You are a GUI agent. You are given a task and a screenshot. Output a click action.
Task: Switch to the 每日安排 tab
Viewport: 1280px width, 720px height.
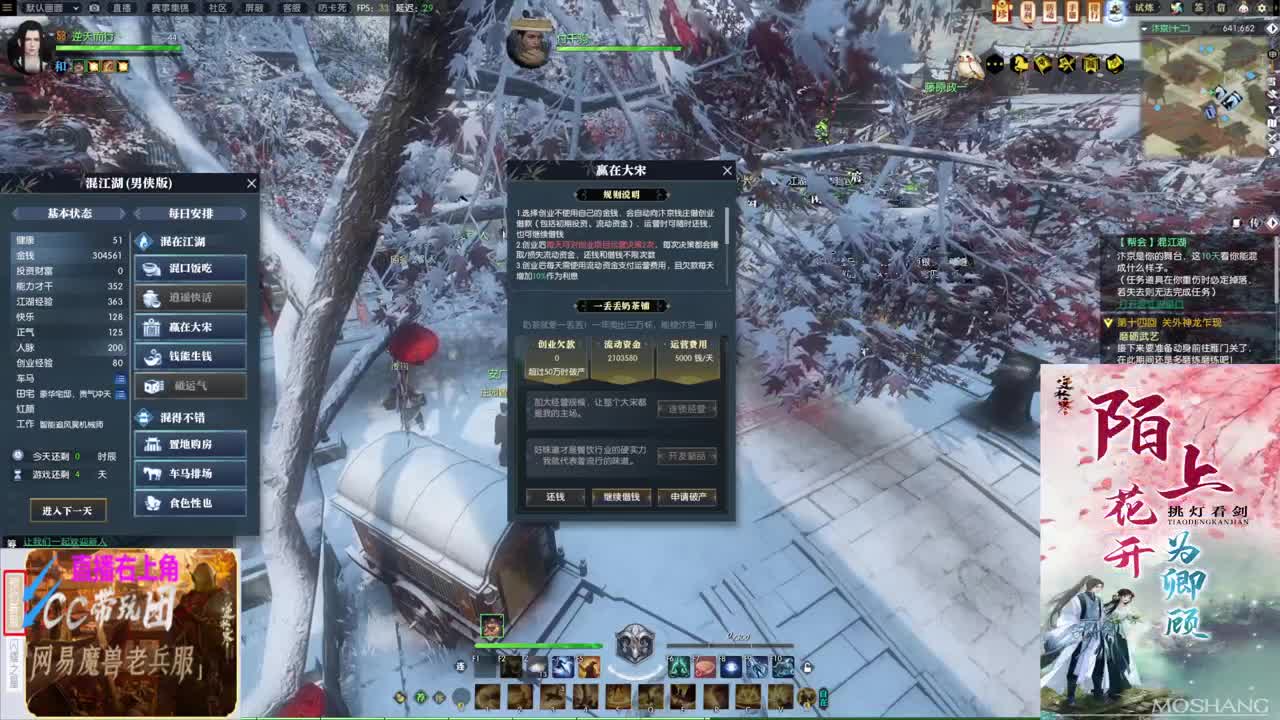tap(190, 213)
